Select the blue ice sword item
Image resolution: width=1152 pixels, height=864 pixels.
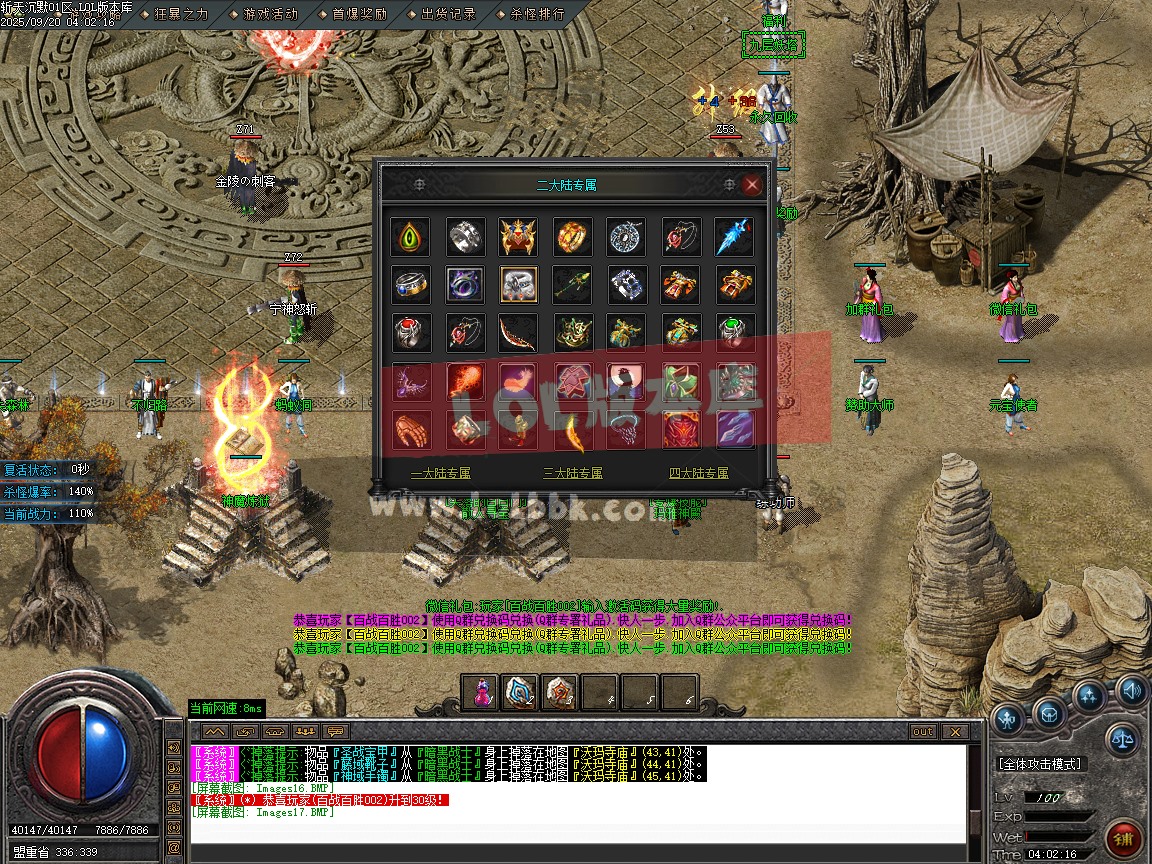coord(734,237)
